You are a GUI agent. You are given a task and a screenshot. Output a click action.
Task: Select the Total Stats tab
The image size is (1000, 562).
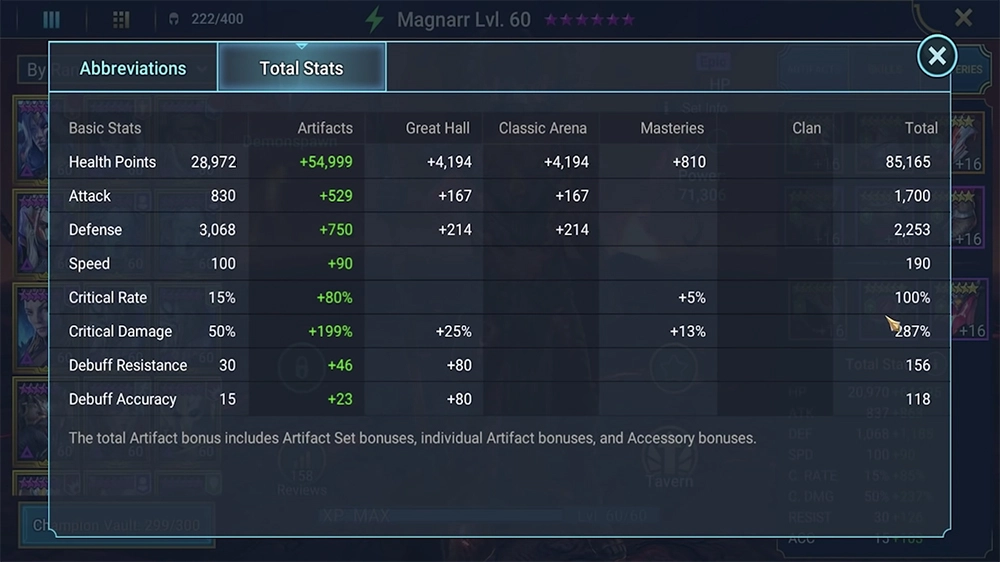point(301,68)
